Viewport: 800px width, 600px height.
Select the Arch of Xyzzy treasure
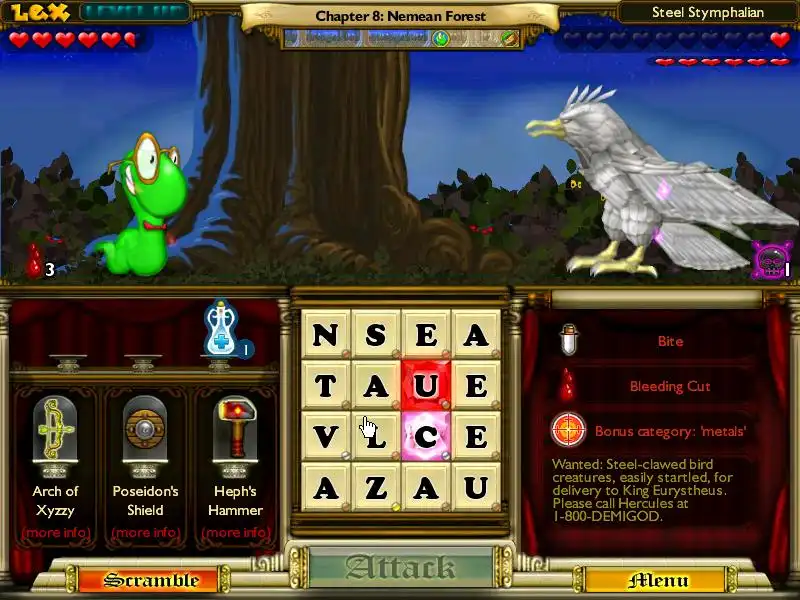pyautogui.click(x=55, y=432)
